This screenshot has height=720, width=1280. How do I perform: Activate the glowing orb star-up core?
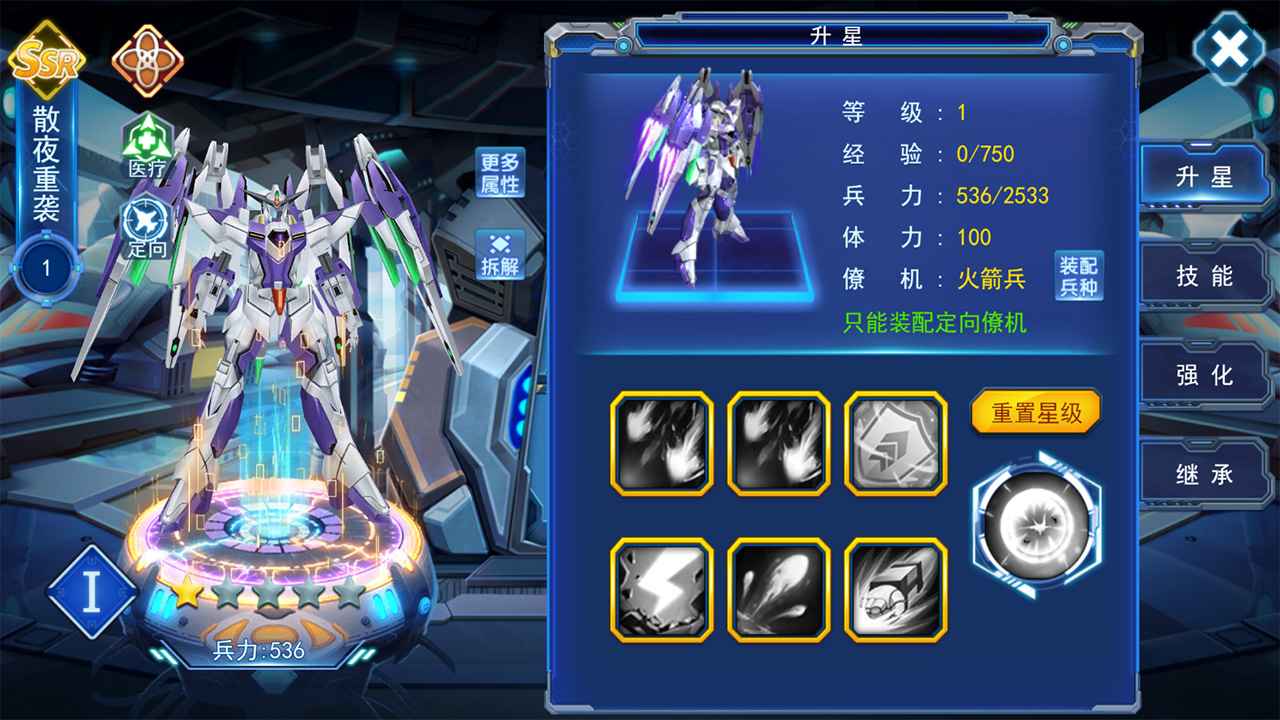[x=1036, y=524]
